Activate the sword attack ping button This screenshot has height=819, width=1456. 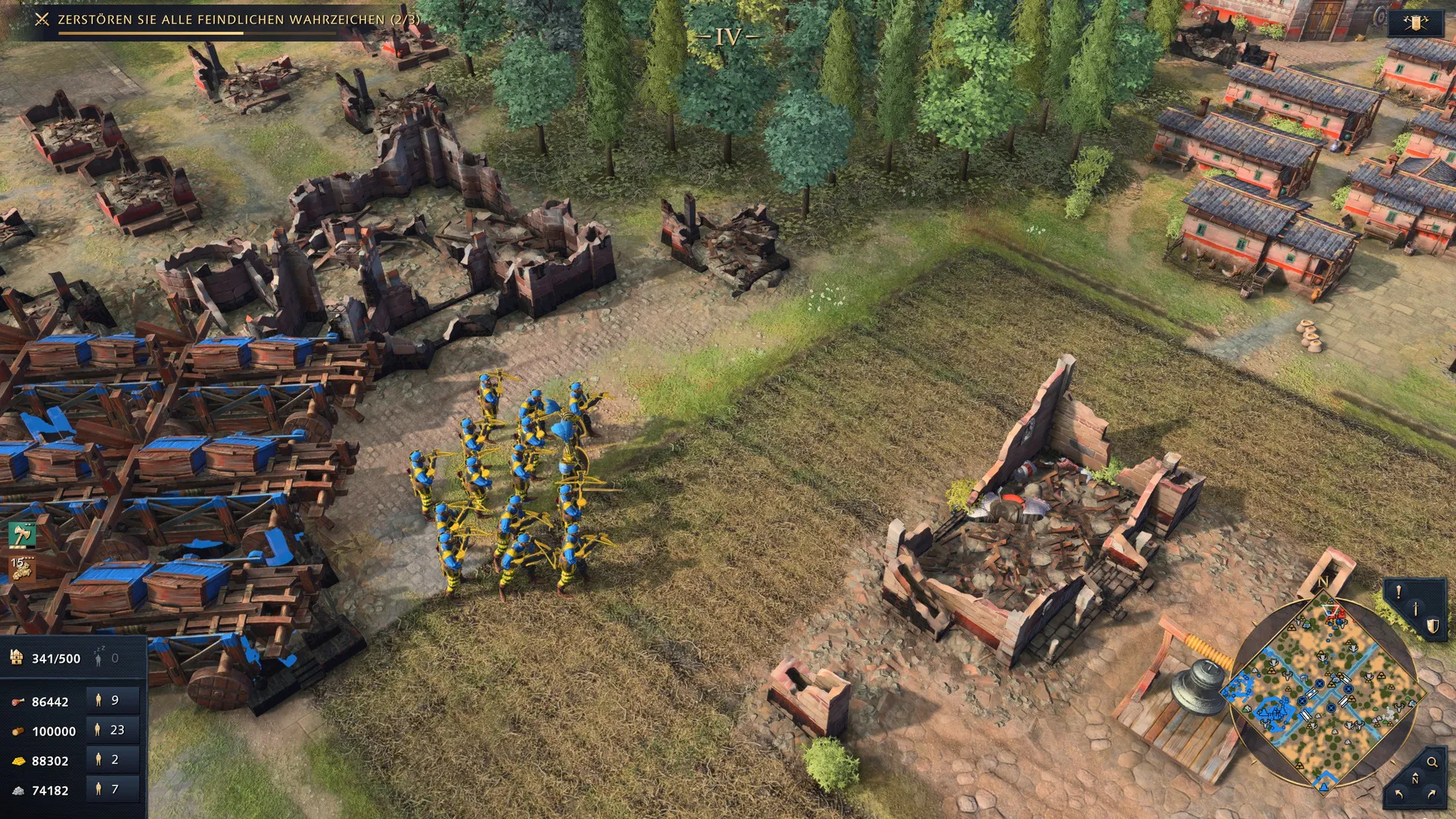pos(1415,609)
